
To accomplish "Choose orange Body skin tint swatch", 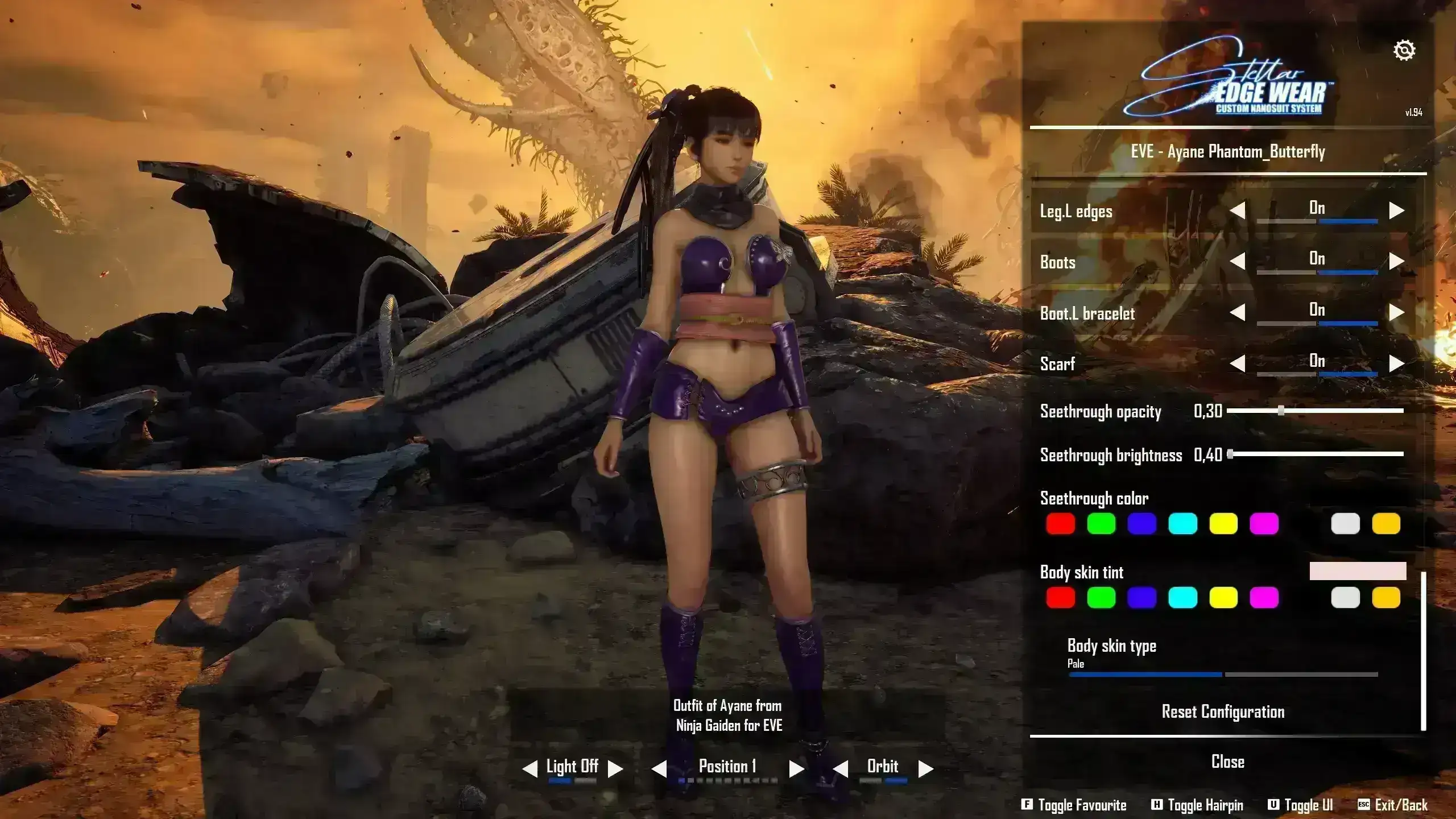I will (x=1386, y=598).
